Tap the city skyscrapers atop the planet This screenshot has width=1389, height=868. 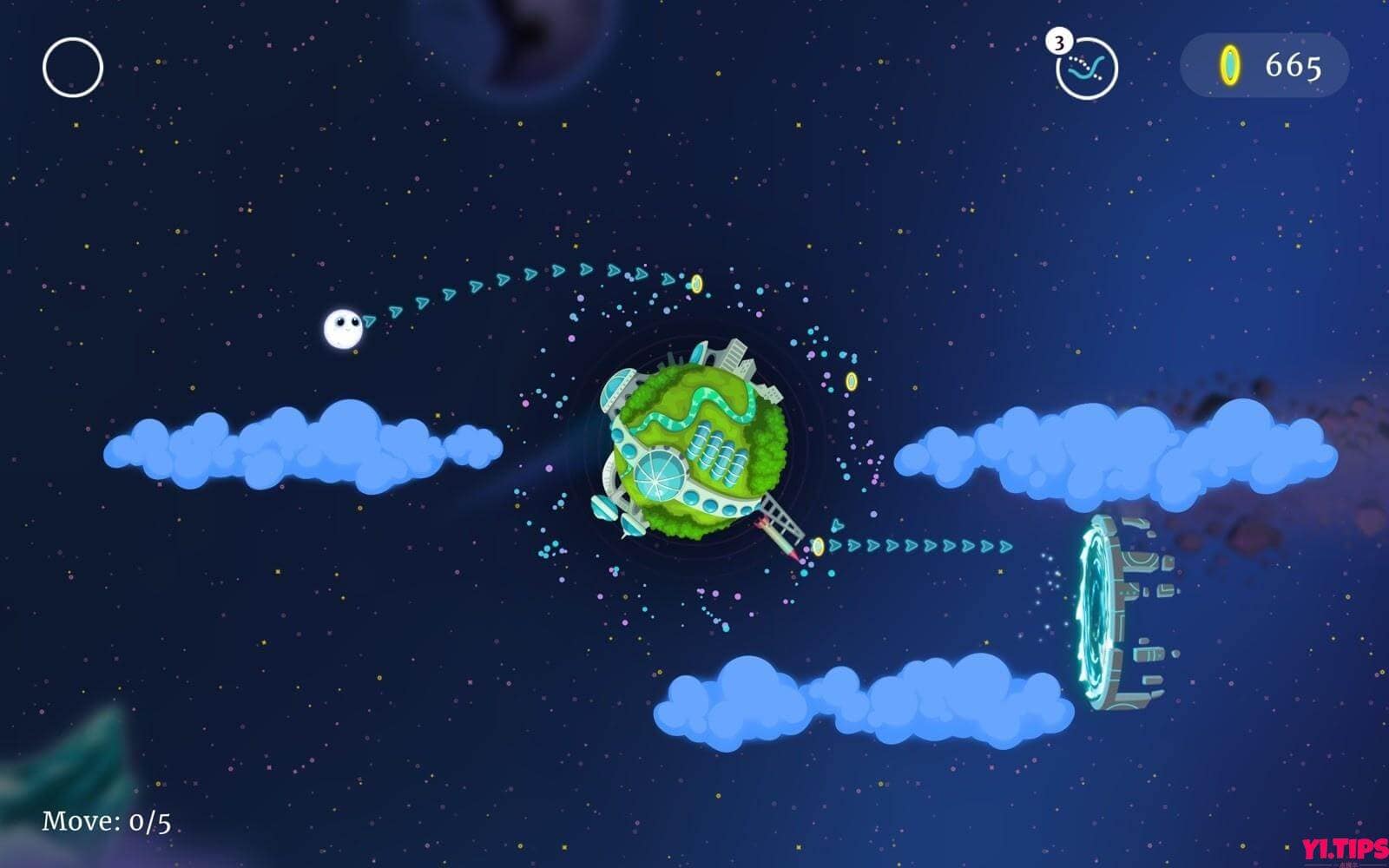pos(734,354)
